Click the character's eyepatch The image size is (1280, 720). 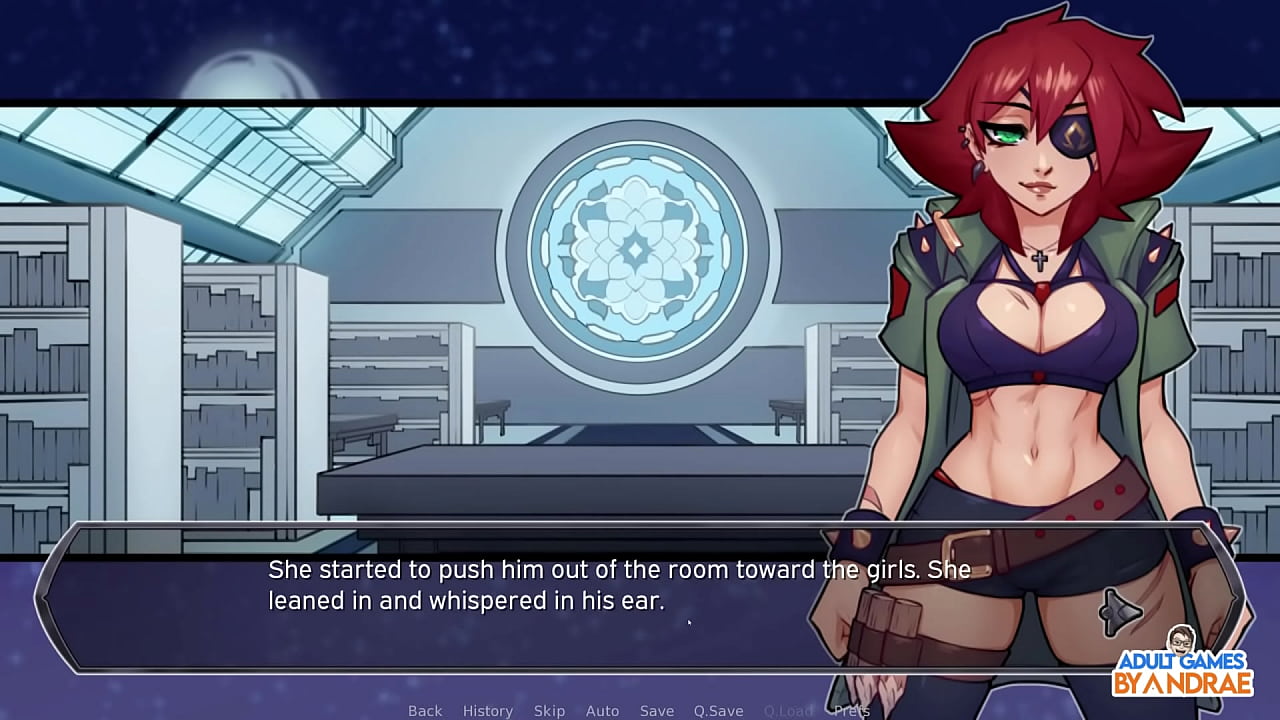(1072, 133)
